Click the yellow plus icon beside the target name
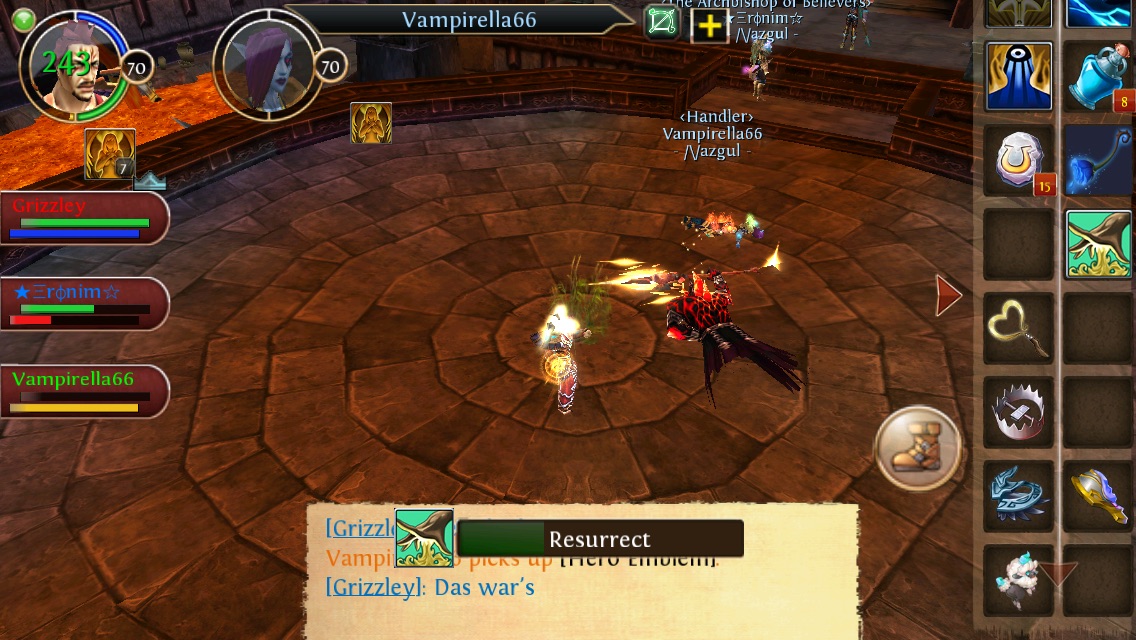The height and width of the screenshot is (640, 1136). click(709, 26)
